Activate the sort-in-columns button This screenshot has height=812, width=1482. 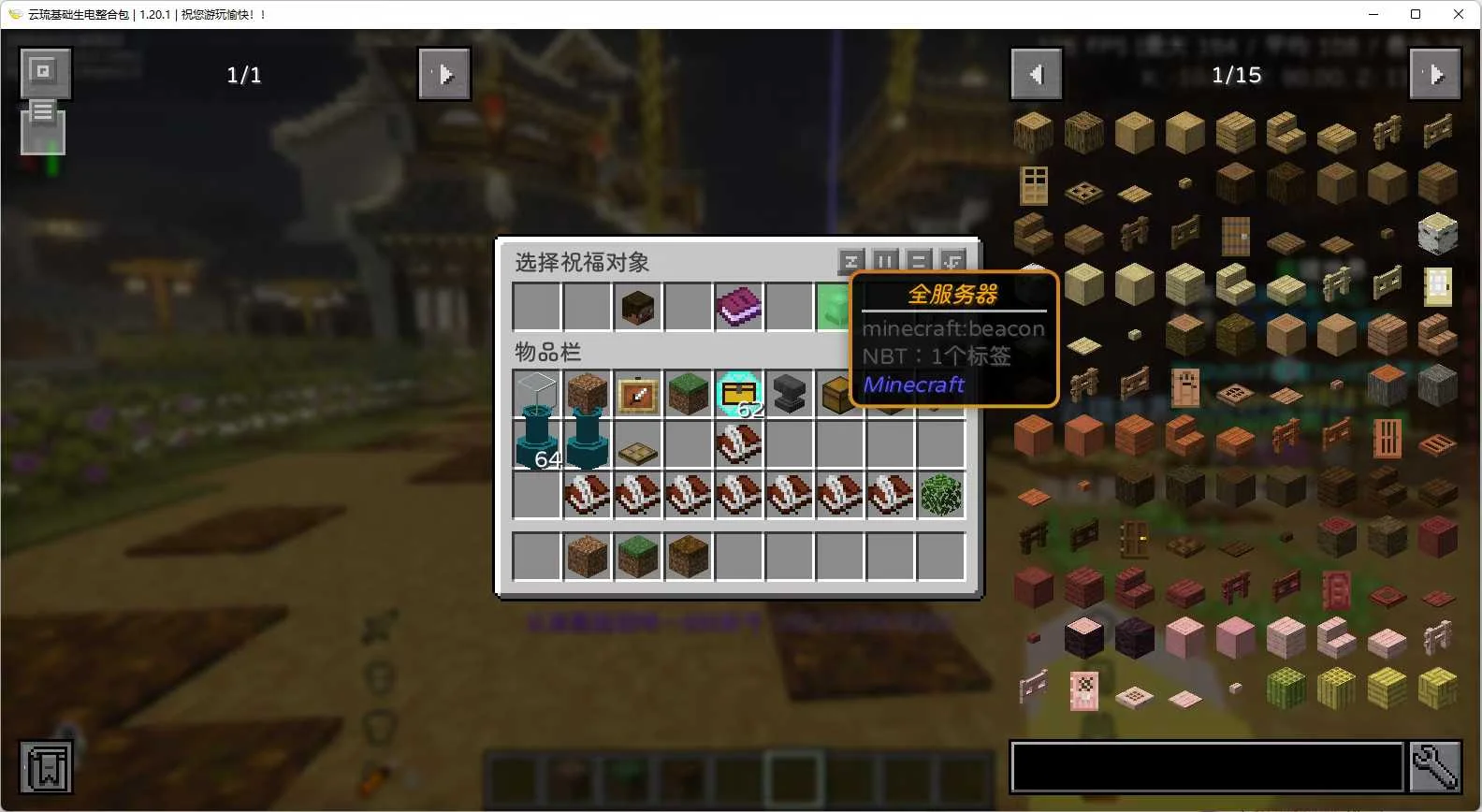(x=884, y=261)
